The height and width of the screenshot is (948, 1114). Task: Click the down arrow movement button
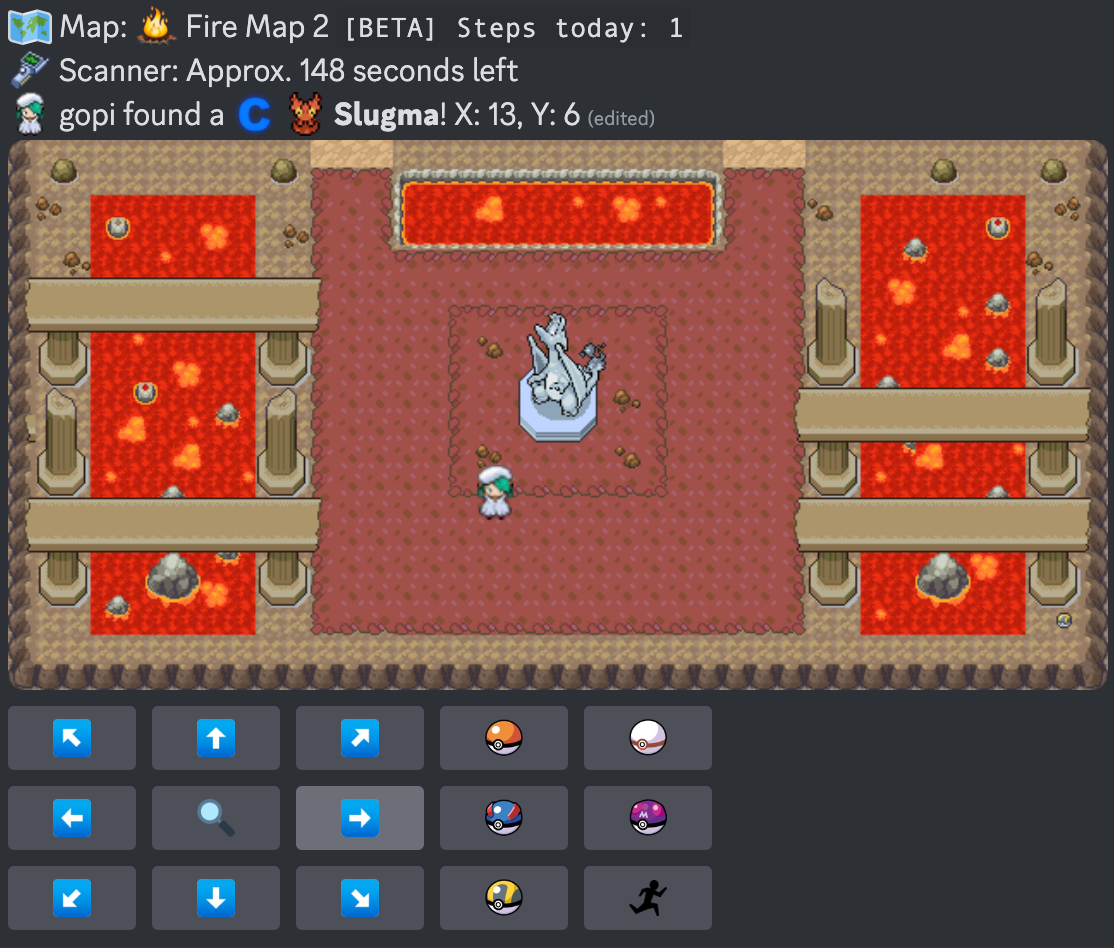[216, 898]
